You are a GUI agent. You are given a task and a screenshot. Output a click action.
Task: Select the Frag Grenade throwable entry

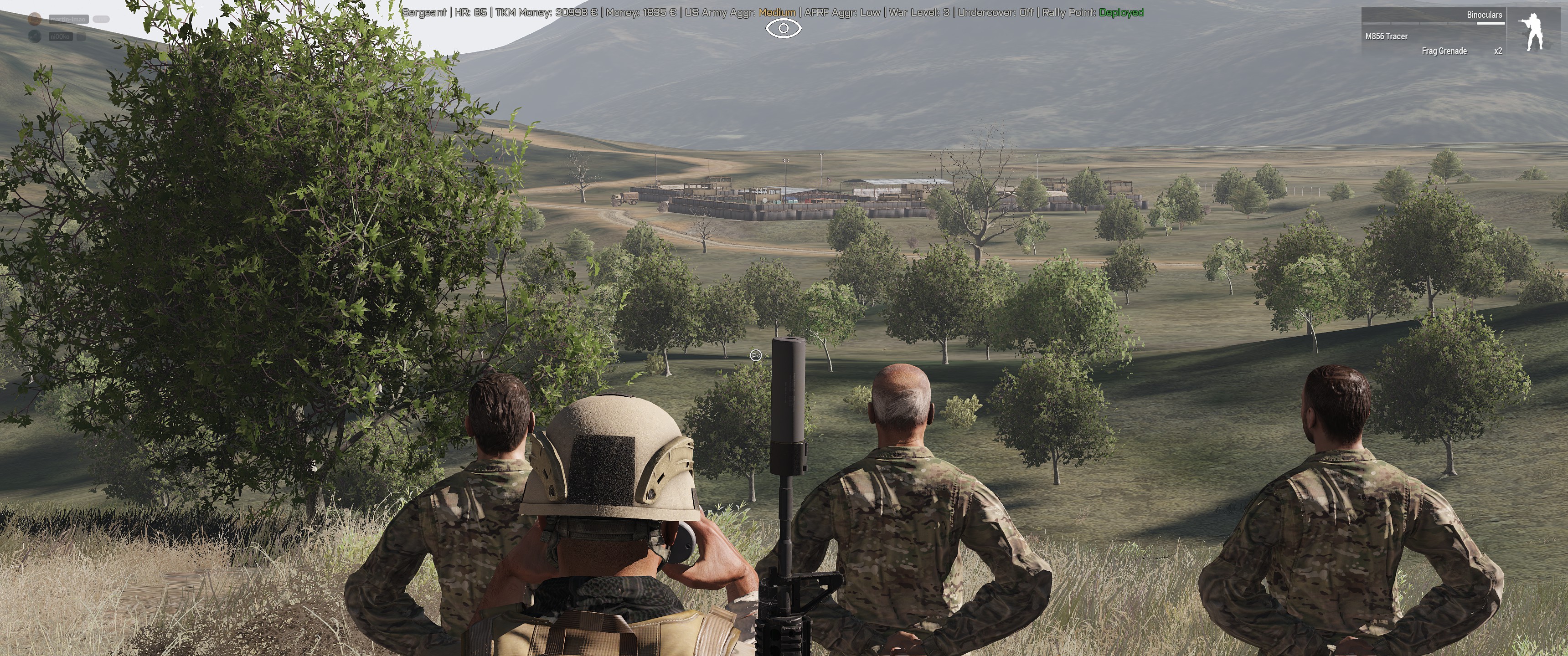(x=1444, y=51)
